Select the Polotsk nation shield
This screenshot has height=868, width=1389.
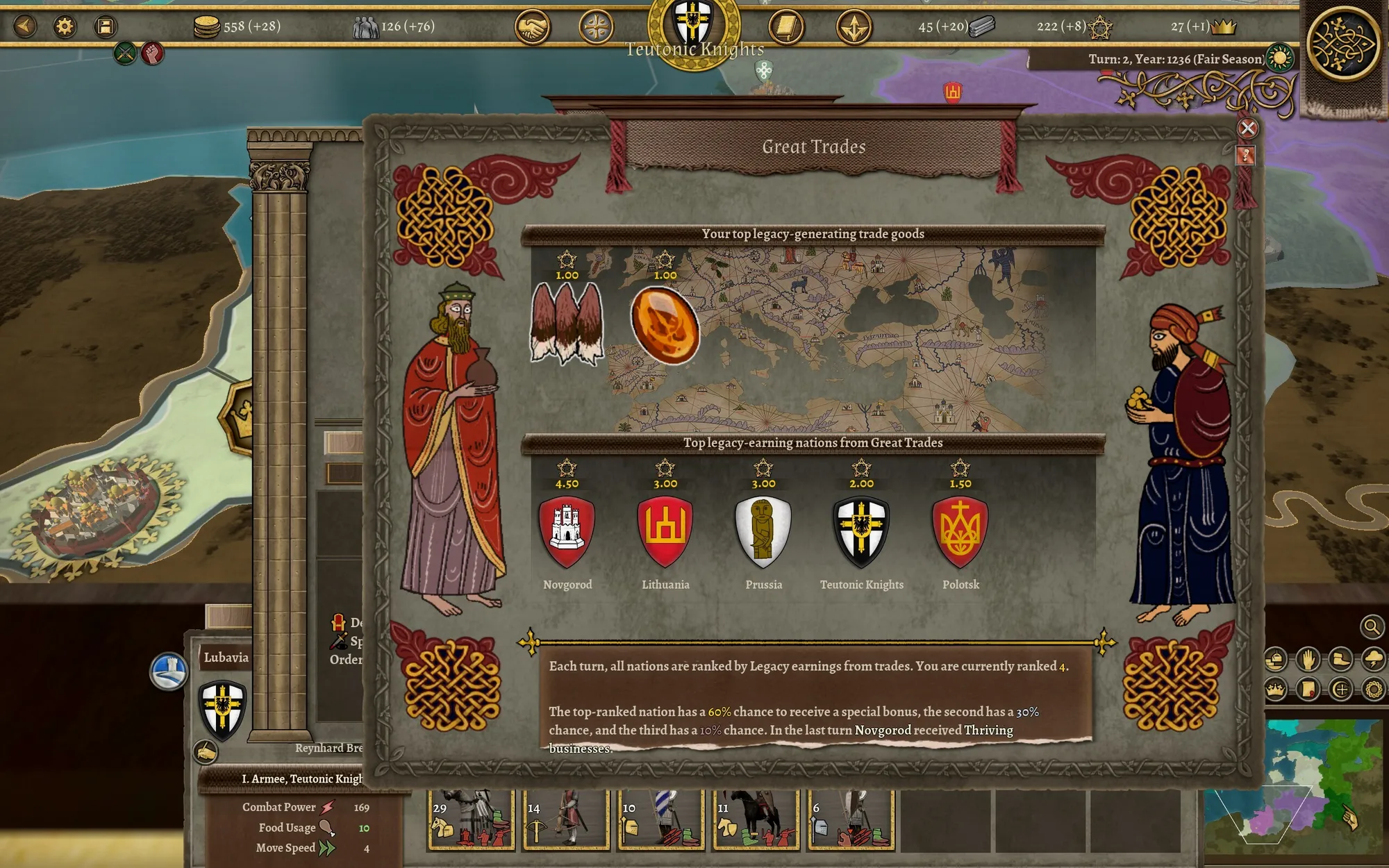(x=960, y=532)
